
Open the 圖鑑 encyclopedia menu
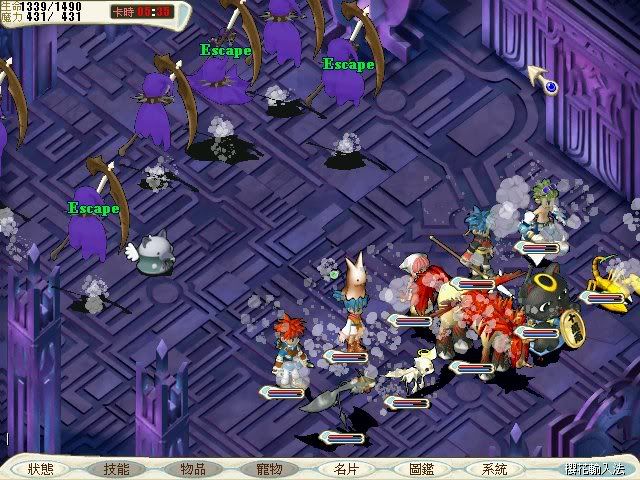[421, 468]
